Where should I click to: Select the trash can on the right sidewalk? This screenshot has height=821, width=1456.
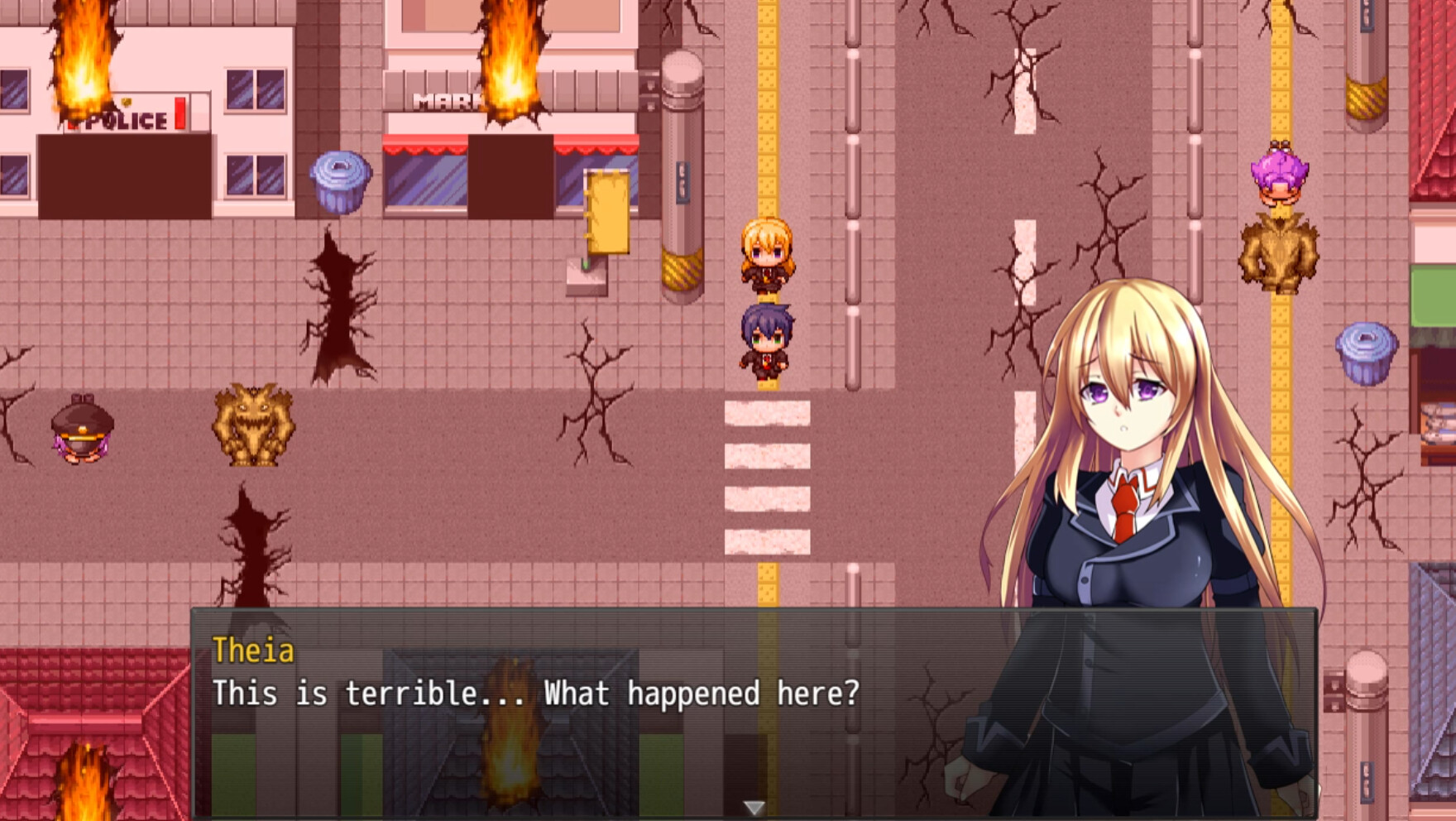[x=1367, y=352]
